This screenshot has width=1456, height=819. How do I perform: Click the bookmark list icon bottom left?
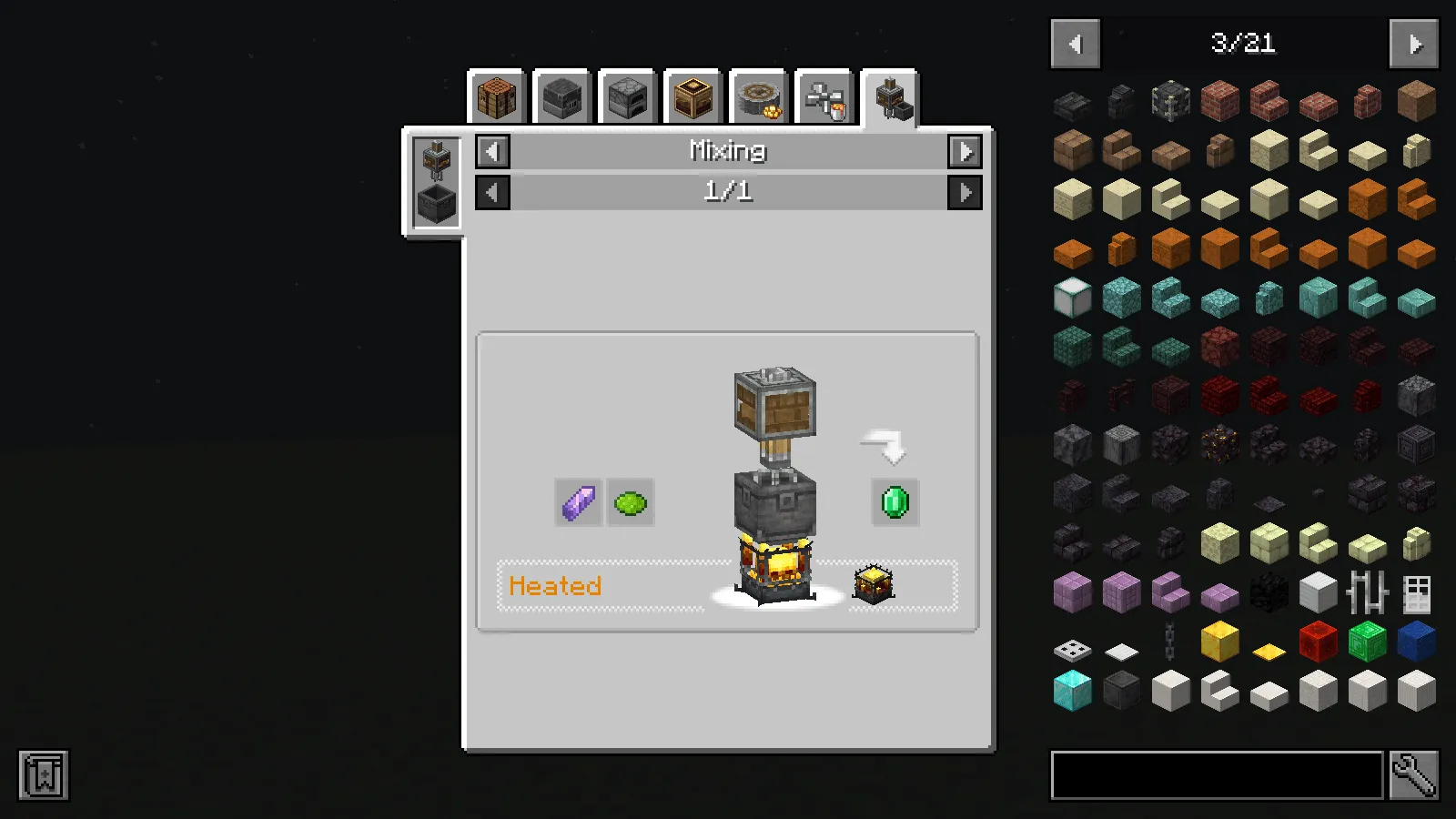(41, 776)
